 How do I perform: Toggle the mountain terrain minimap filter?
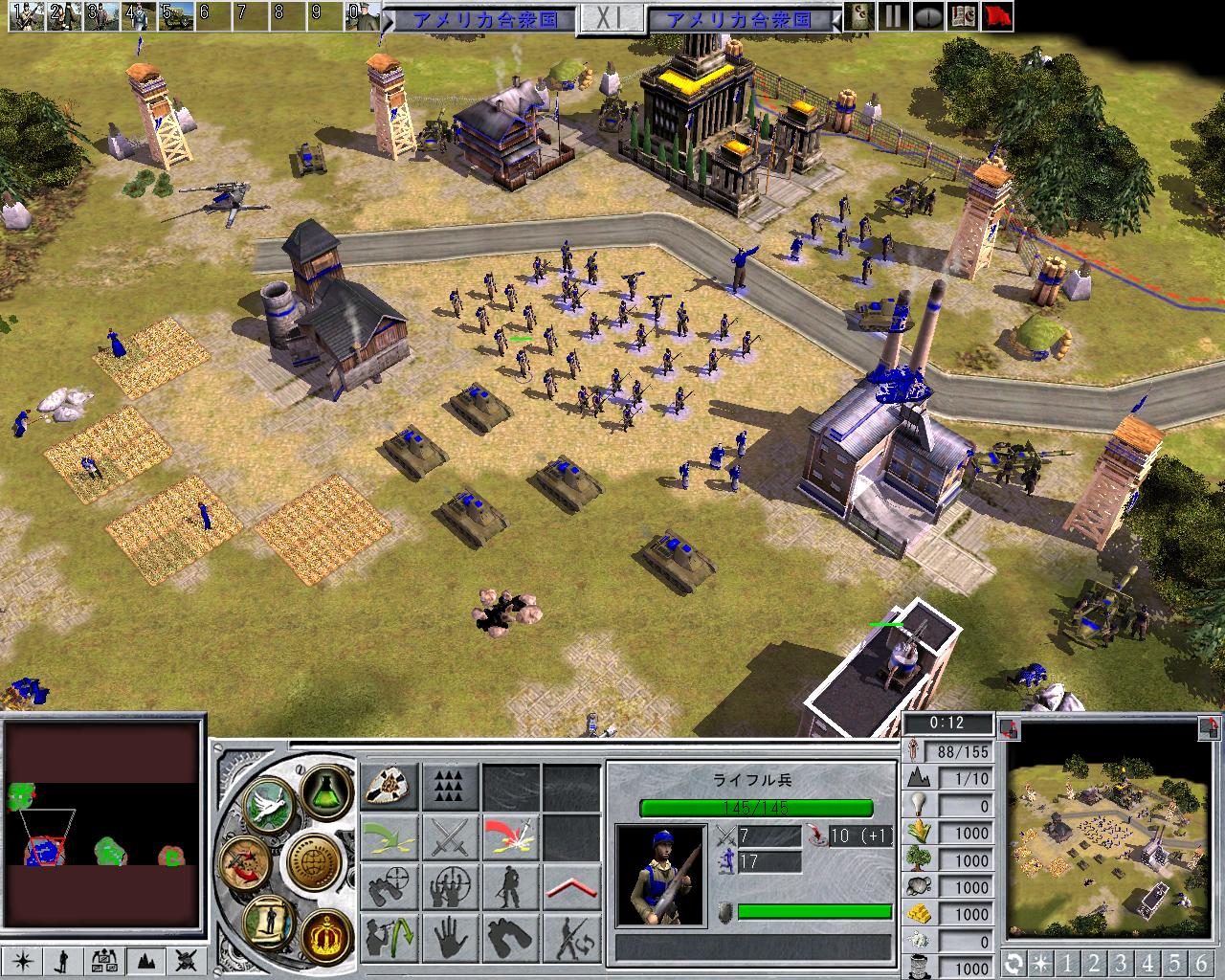[x=147, y=959]
